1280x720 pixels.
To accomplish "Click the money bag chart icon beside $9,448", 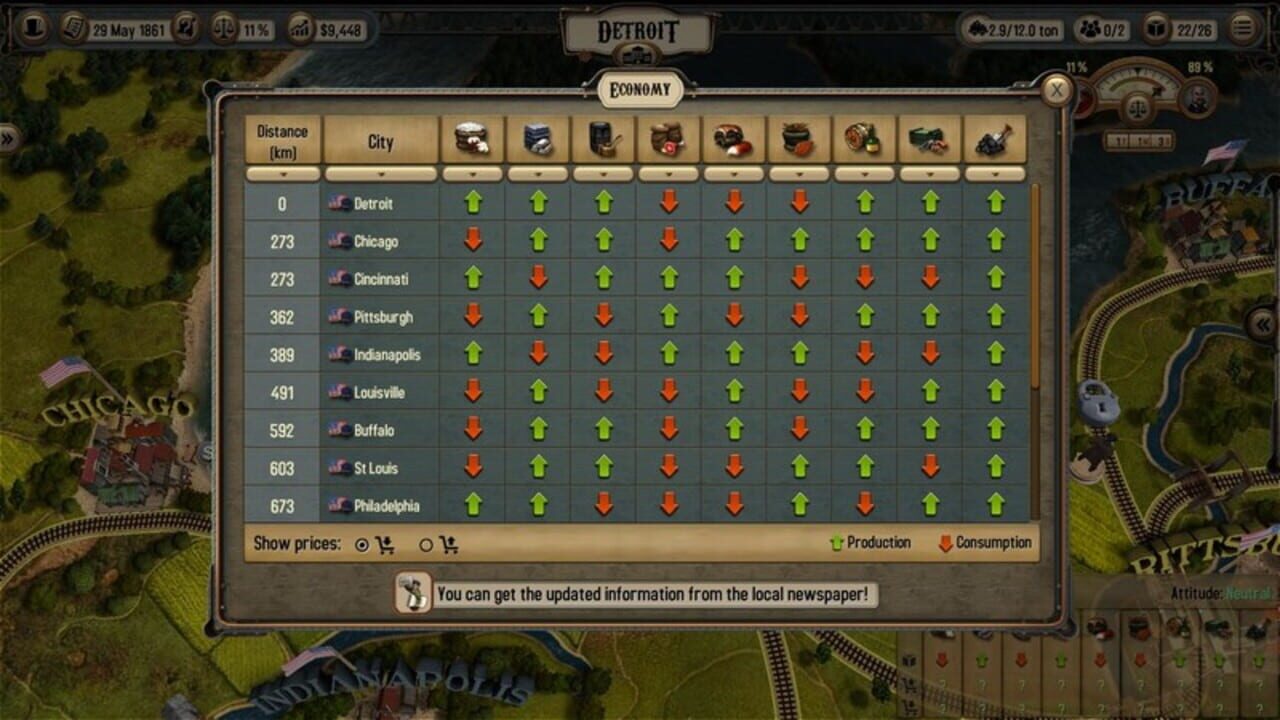I will [298, 29].
